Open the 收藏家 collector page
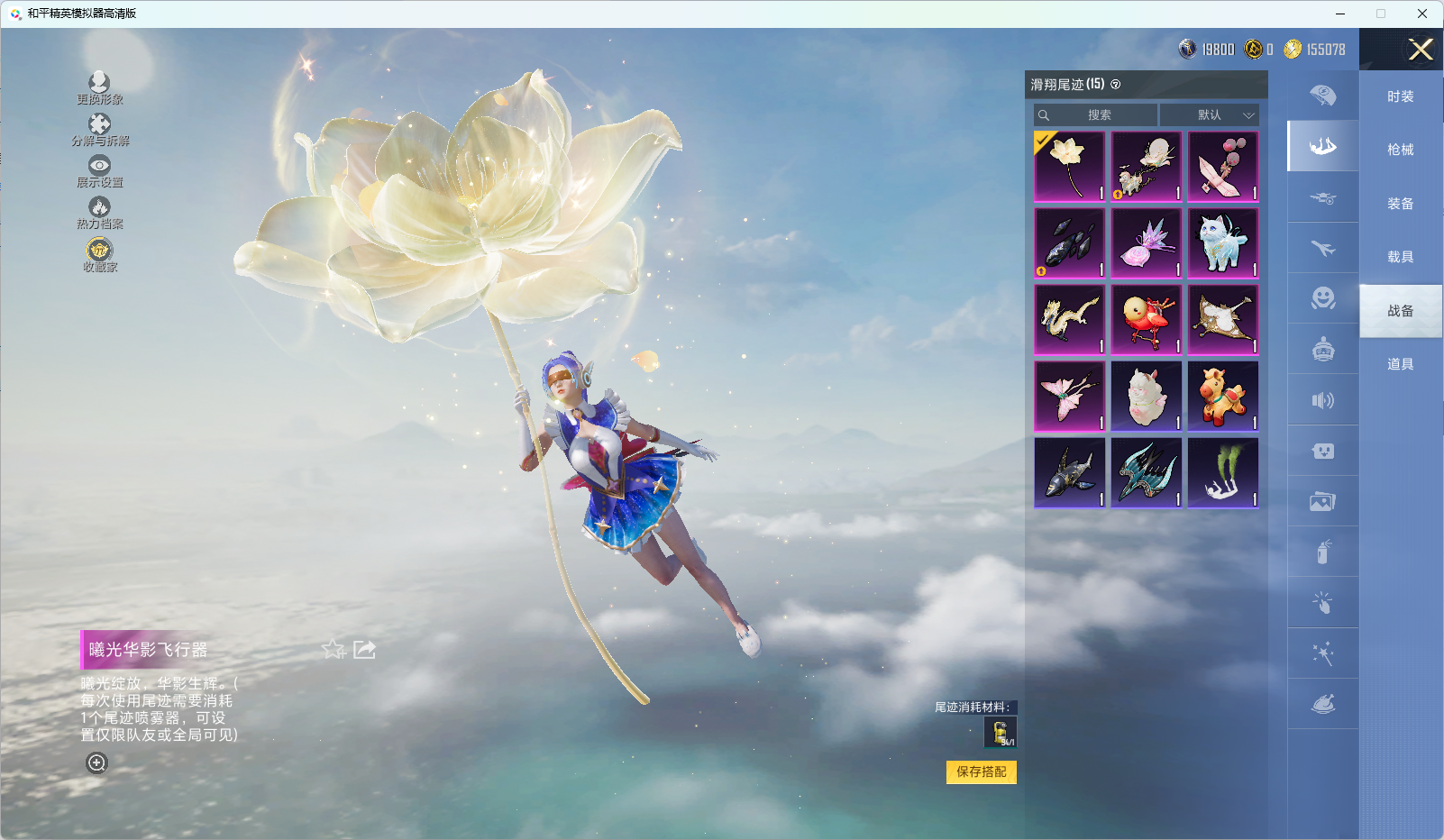1444x840 pixels. [99, 255]
